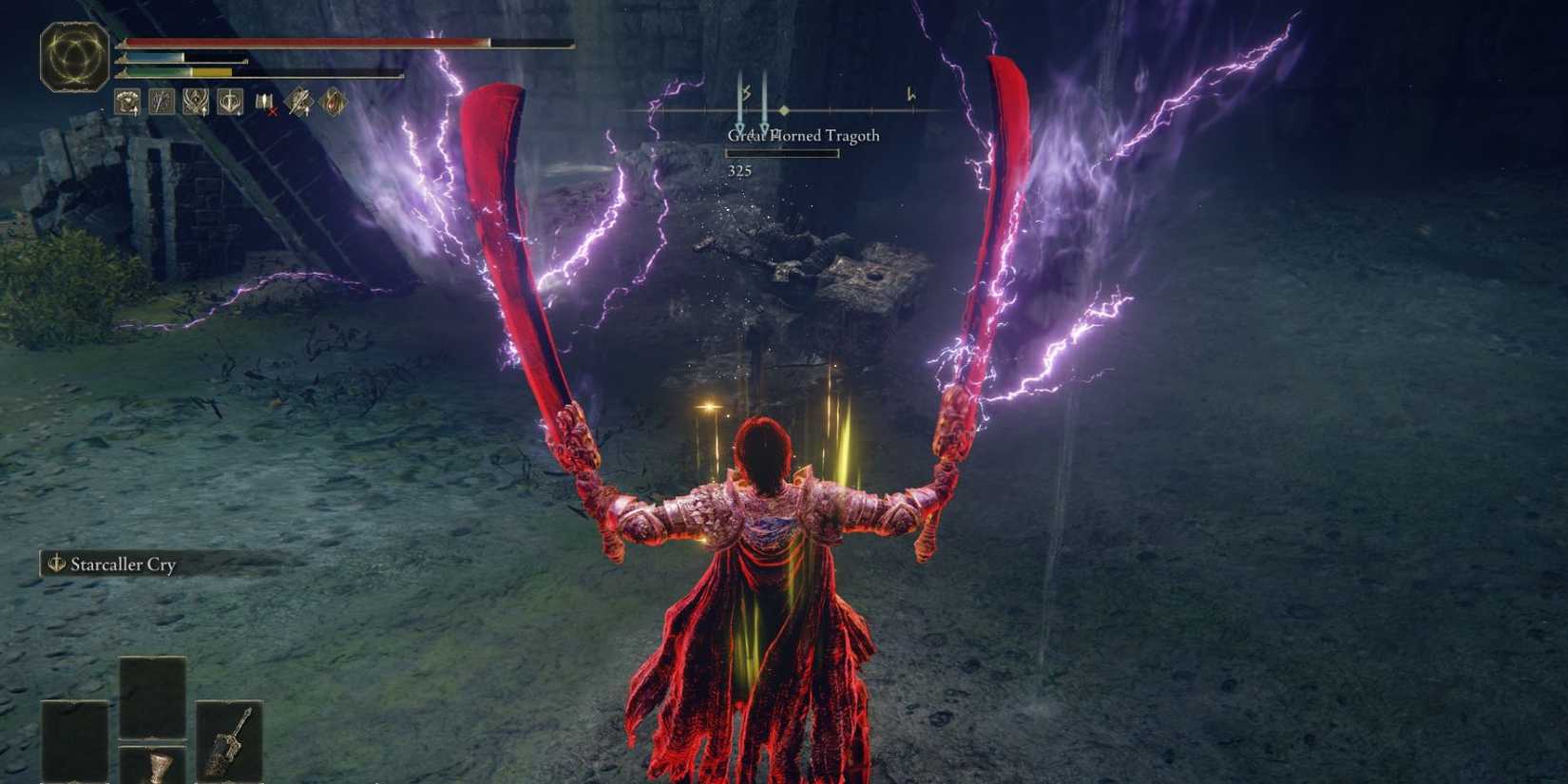Select the spear-shaped buff effect icon
Screen dimensions: 1568x784
161,102
